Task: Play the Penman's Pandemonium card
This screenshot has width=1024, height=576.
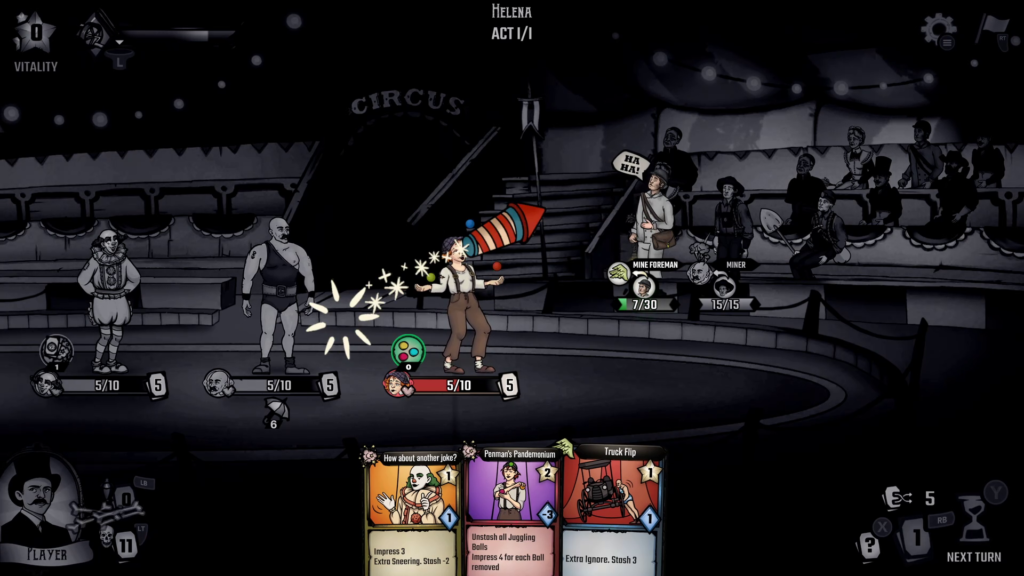Action: [x=513, y=512]
